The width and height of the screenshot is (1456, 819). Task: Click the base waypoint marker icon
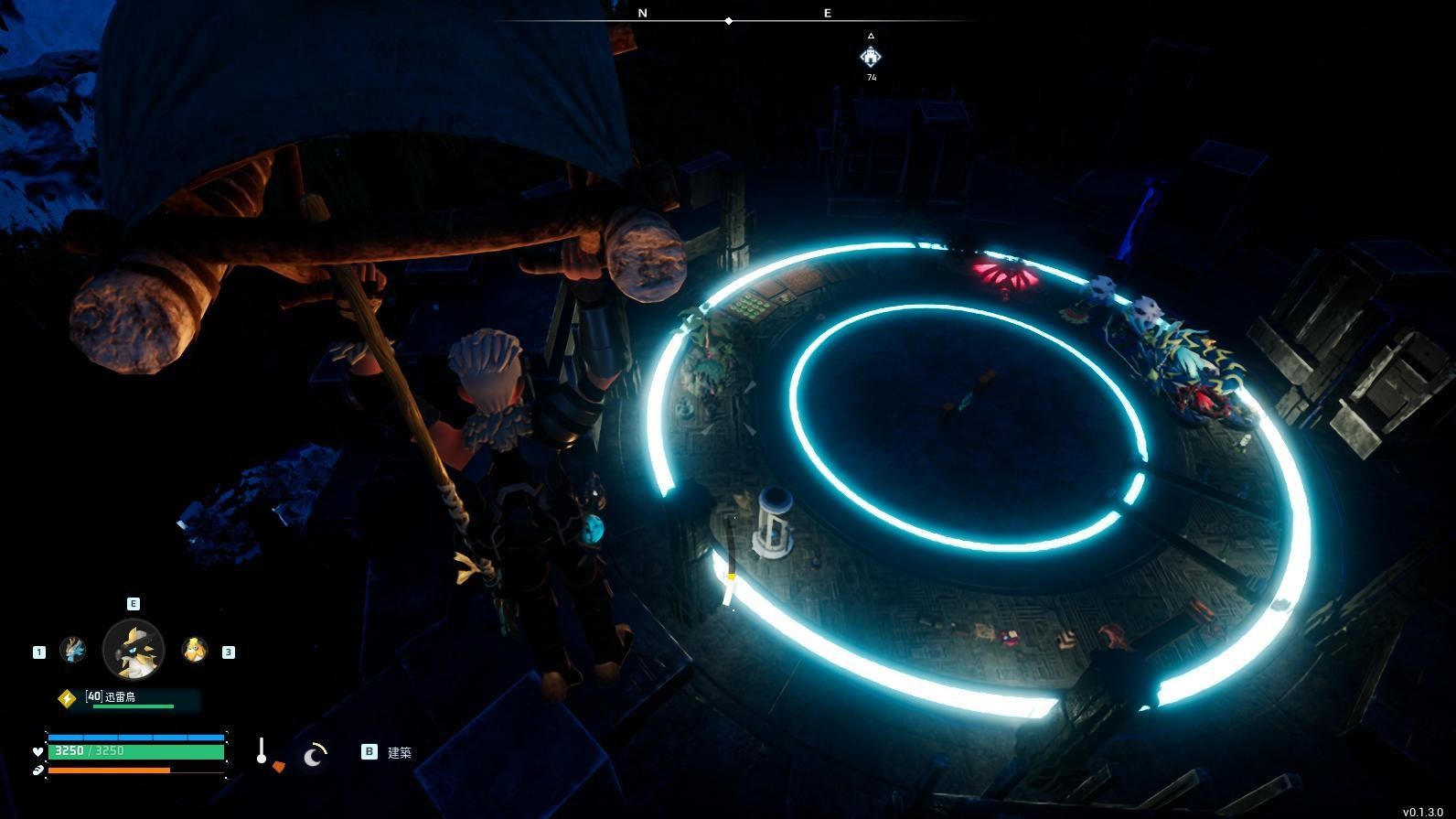point(871,57)
